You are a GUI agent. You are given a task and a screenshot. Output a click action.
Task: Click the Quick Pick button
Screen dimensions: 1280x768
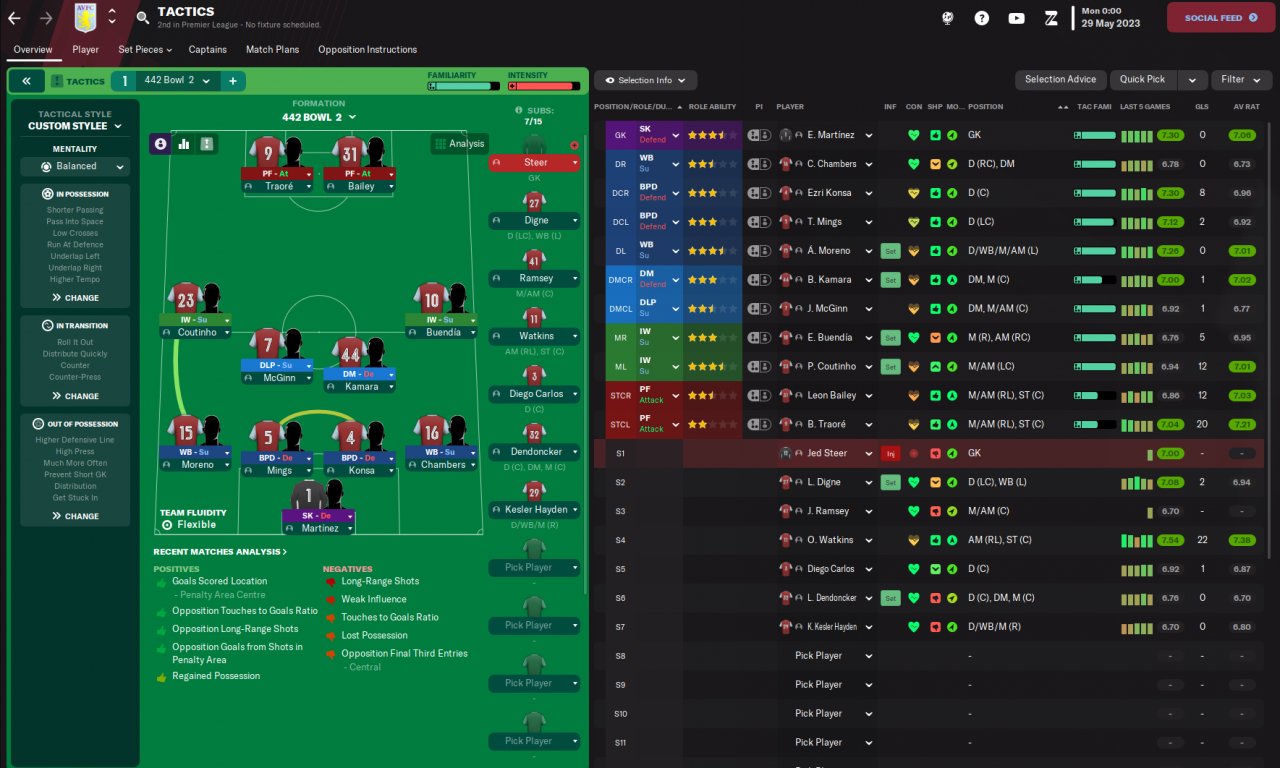tap(1142, 80)
